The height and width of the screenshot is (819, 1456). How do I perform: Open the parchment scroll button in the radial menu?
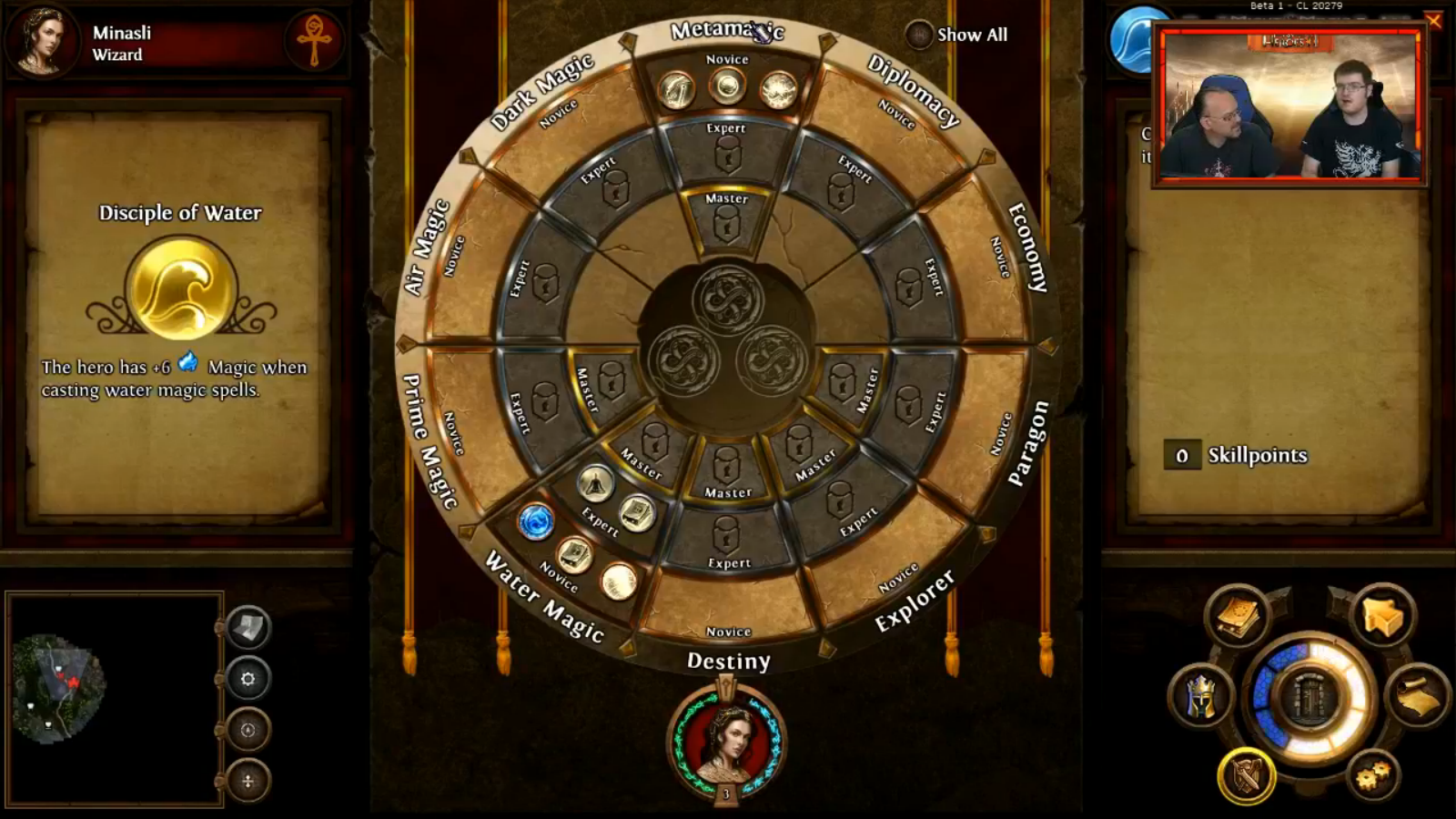tap(1417, 697)
